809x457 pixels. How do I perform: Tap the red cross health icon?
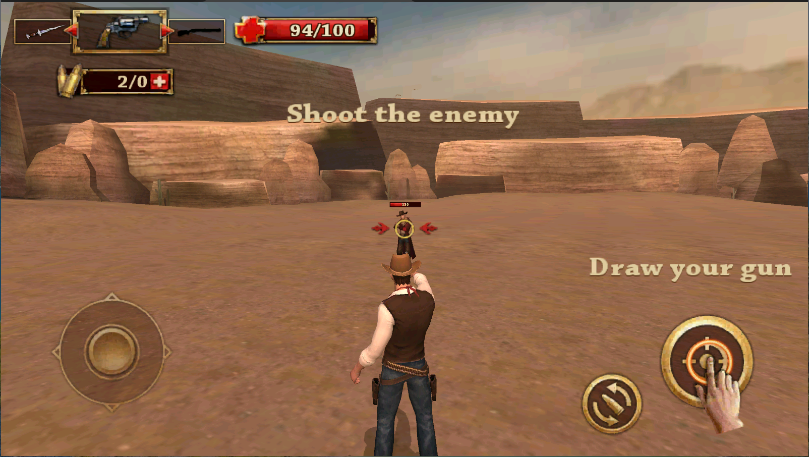[x=250, y=30]
